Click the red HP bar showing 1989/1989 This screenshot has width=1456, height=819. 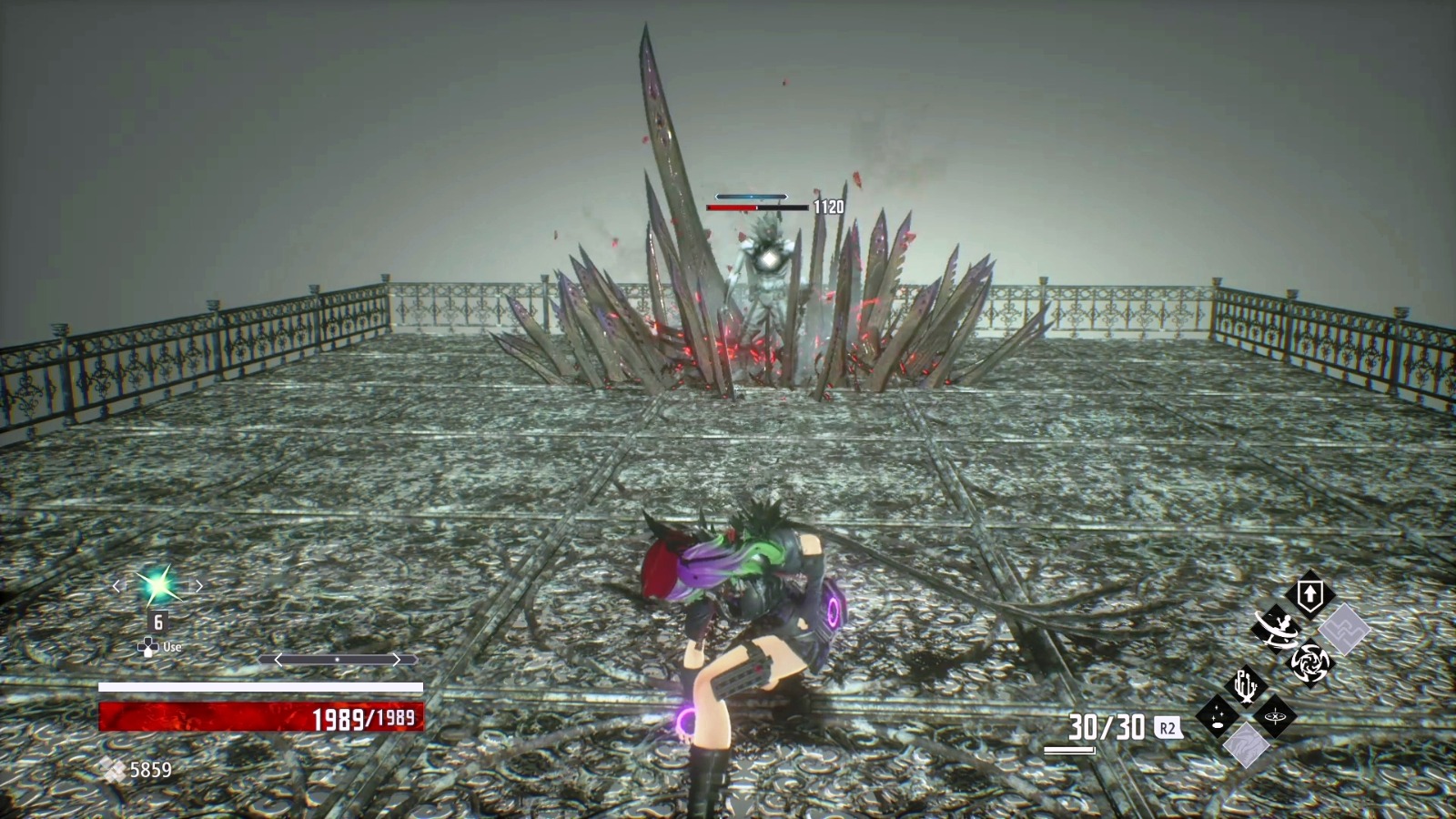pos(261,718)
